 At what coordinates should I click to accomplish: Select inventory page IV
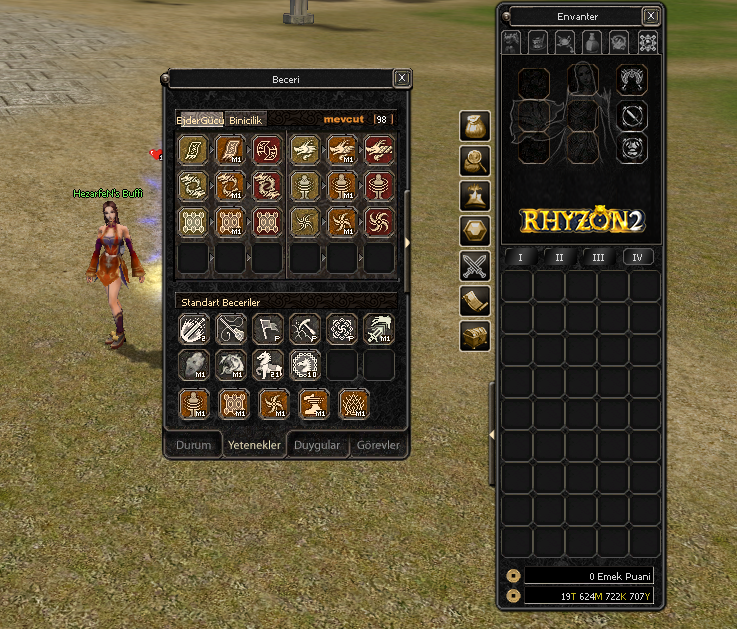[637, 257]
